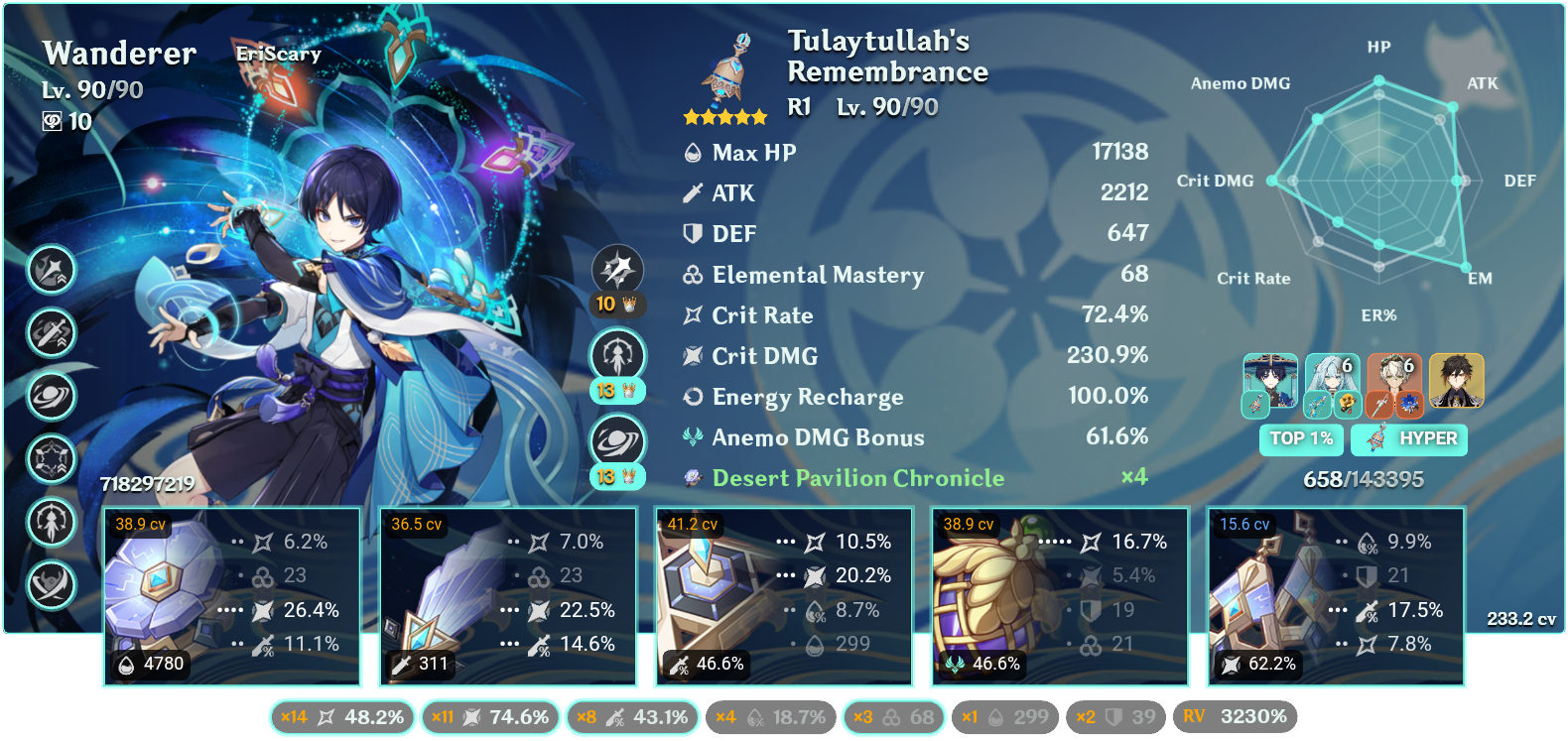Click the ×14 Crit Rate 48.2% summary pill
Image resolution: width=1568 pixels, height=741 pixels.
point(342,715)
